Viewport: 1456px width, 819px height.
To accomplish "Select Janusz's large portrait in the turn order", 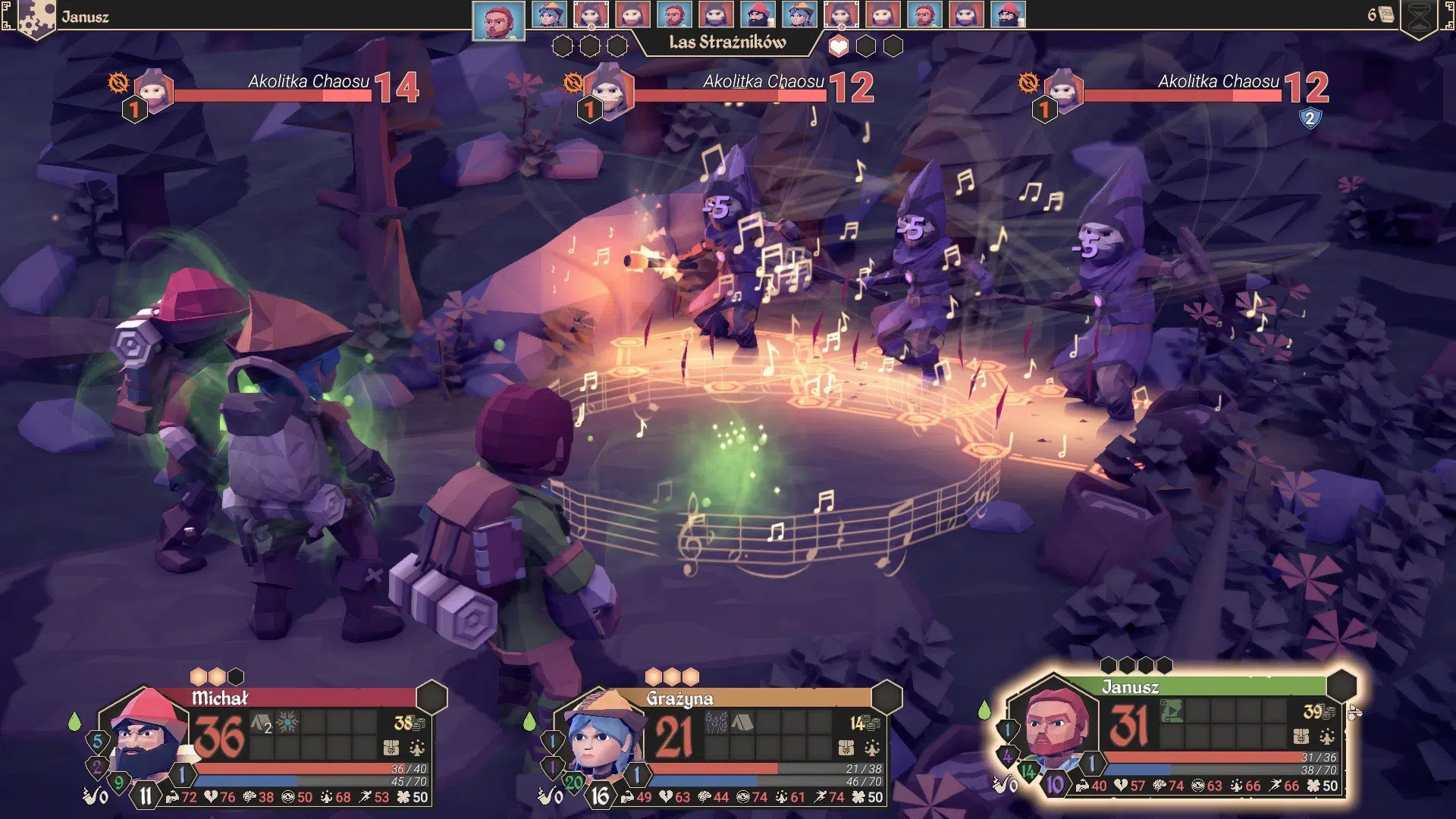I will pos(498,20).
